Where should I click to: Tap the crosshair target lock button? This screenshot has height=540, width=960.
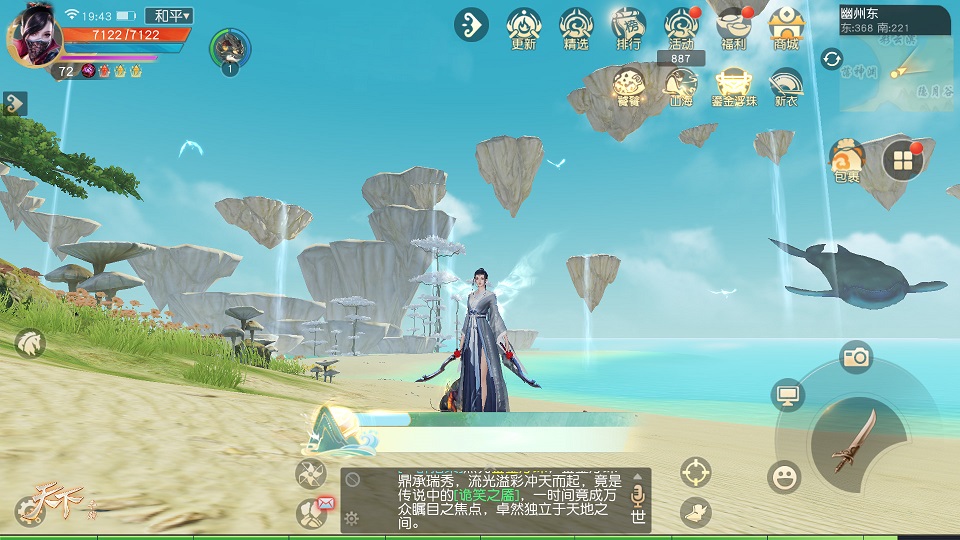696,470
